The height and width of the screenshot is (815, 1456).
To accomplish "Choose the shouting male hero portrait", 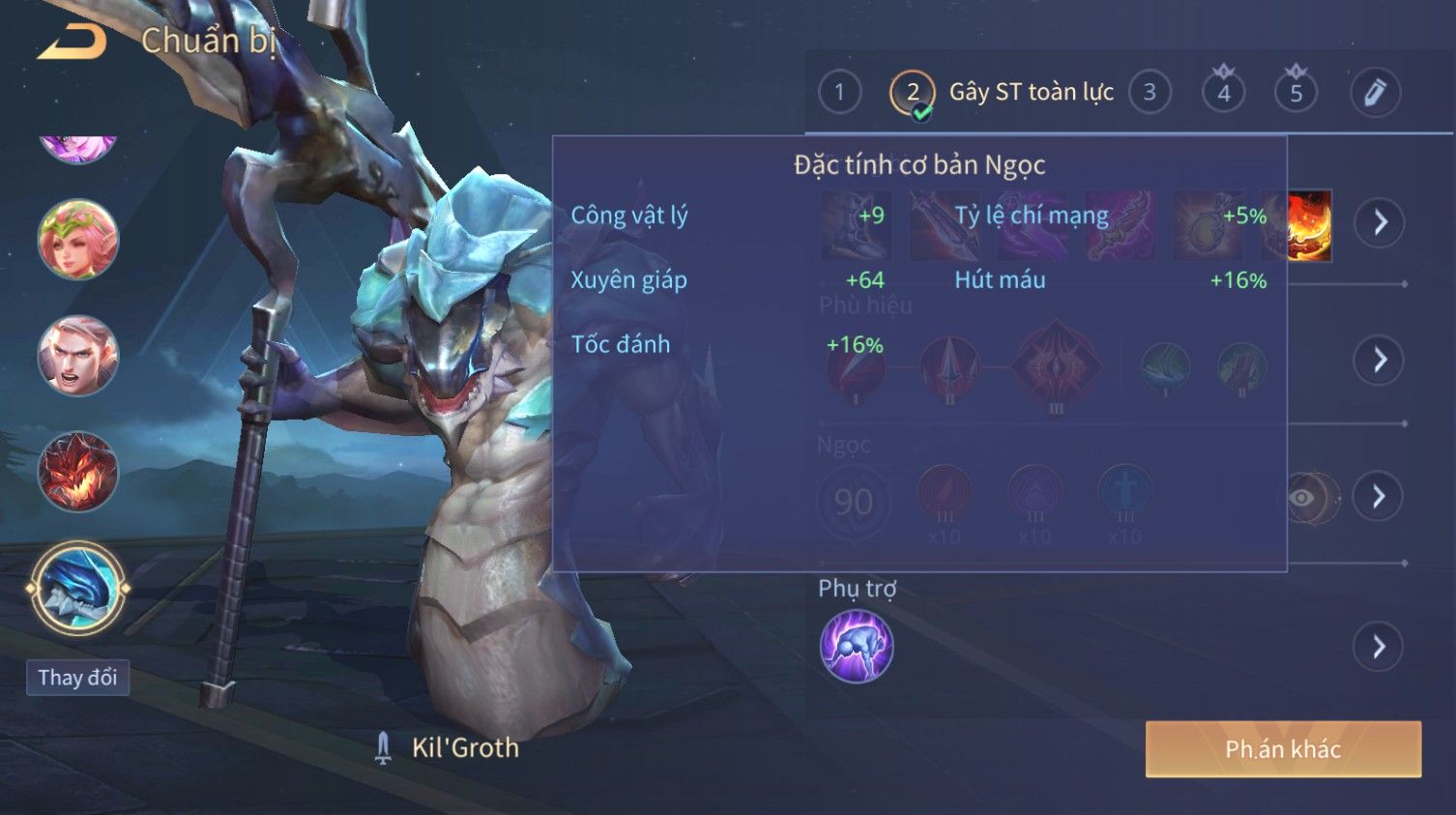I will click(x=77, y=356).
